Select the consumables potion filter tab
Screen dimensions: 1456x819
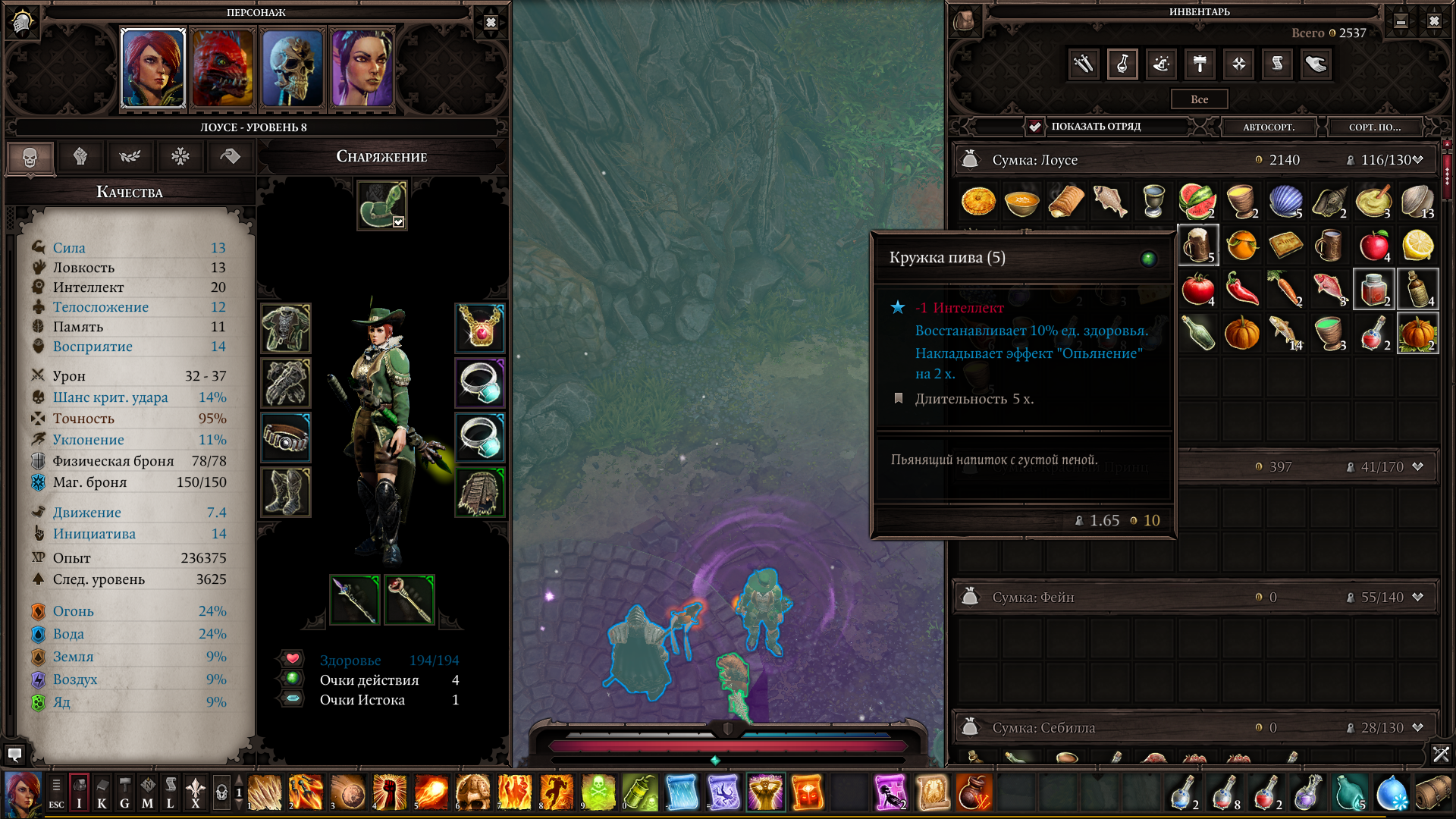click(x=1122, y=64)
